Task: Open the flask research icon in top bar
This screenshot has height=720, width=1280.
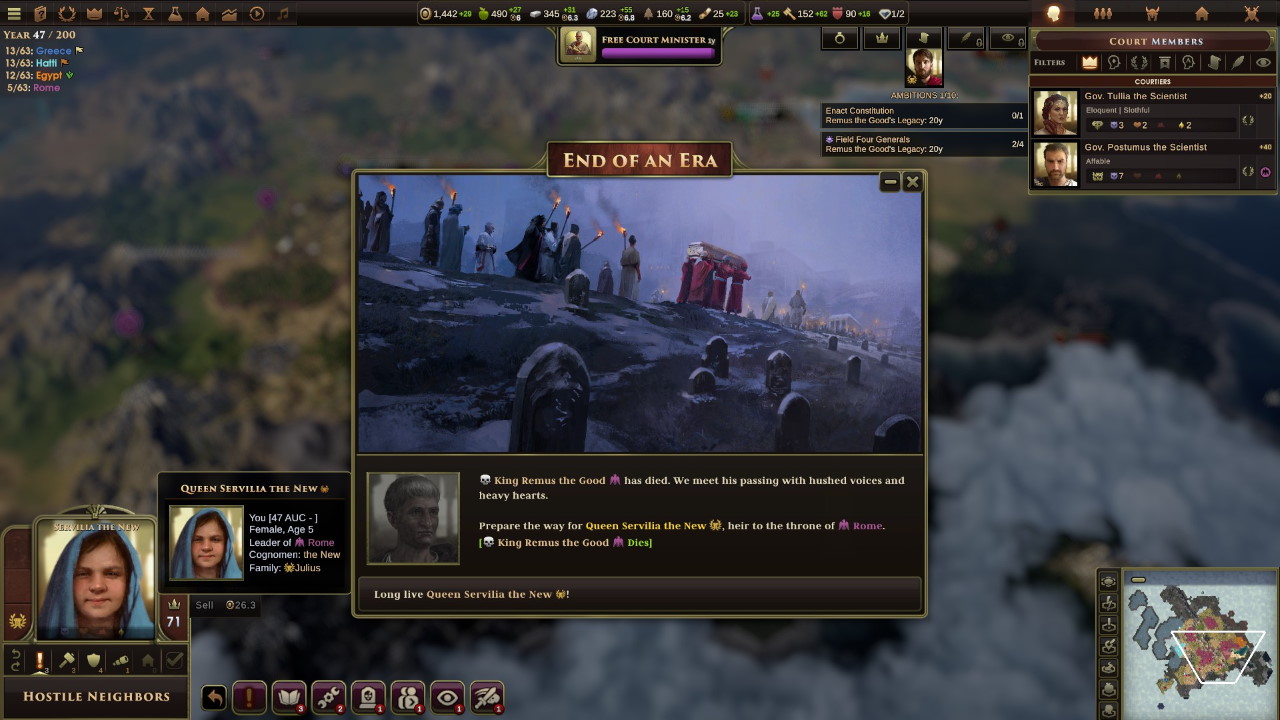Action: tap(175, 14)
